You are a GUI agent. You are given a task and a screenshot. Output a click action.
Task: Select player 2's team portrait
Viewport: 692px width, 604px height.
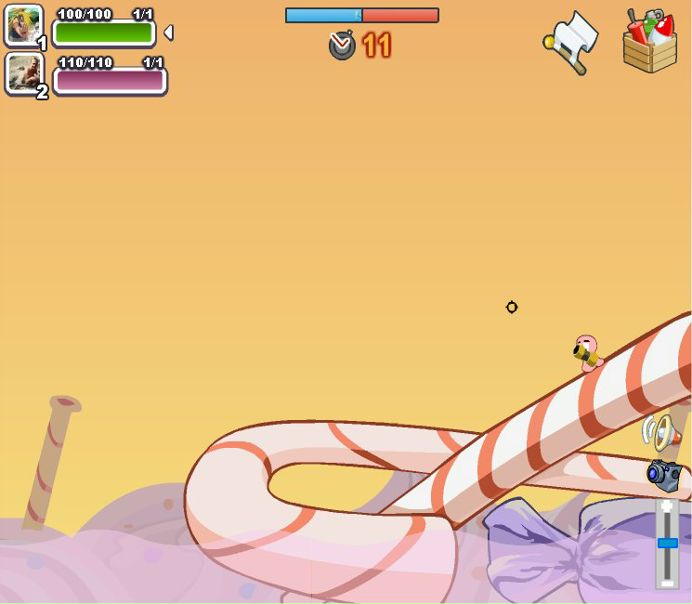23,73
